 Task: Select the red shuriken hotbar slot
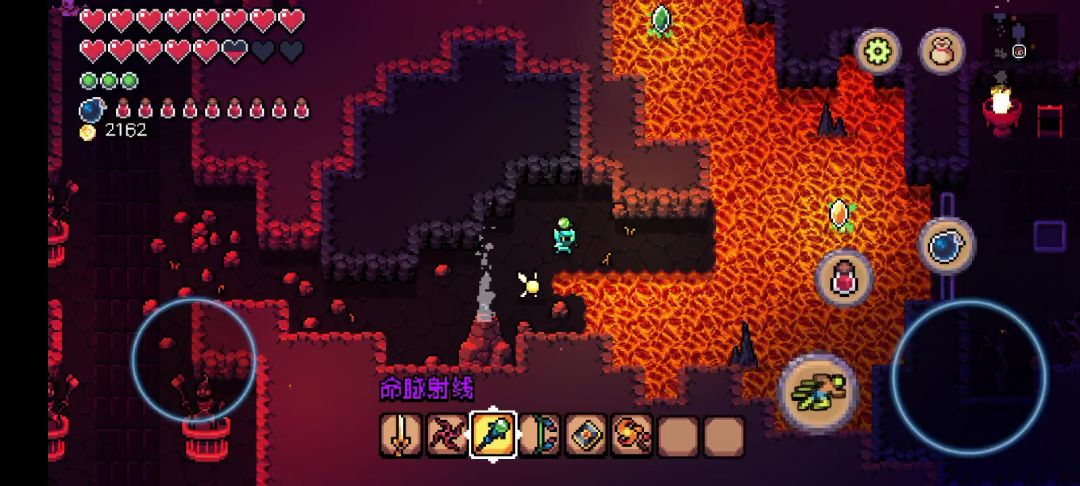coord(447,436)
